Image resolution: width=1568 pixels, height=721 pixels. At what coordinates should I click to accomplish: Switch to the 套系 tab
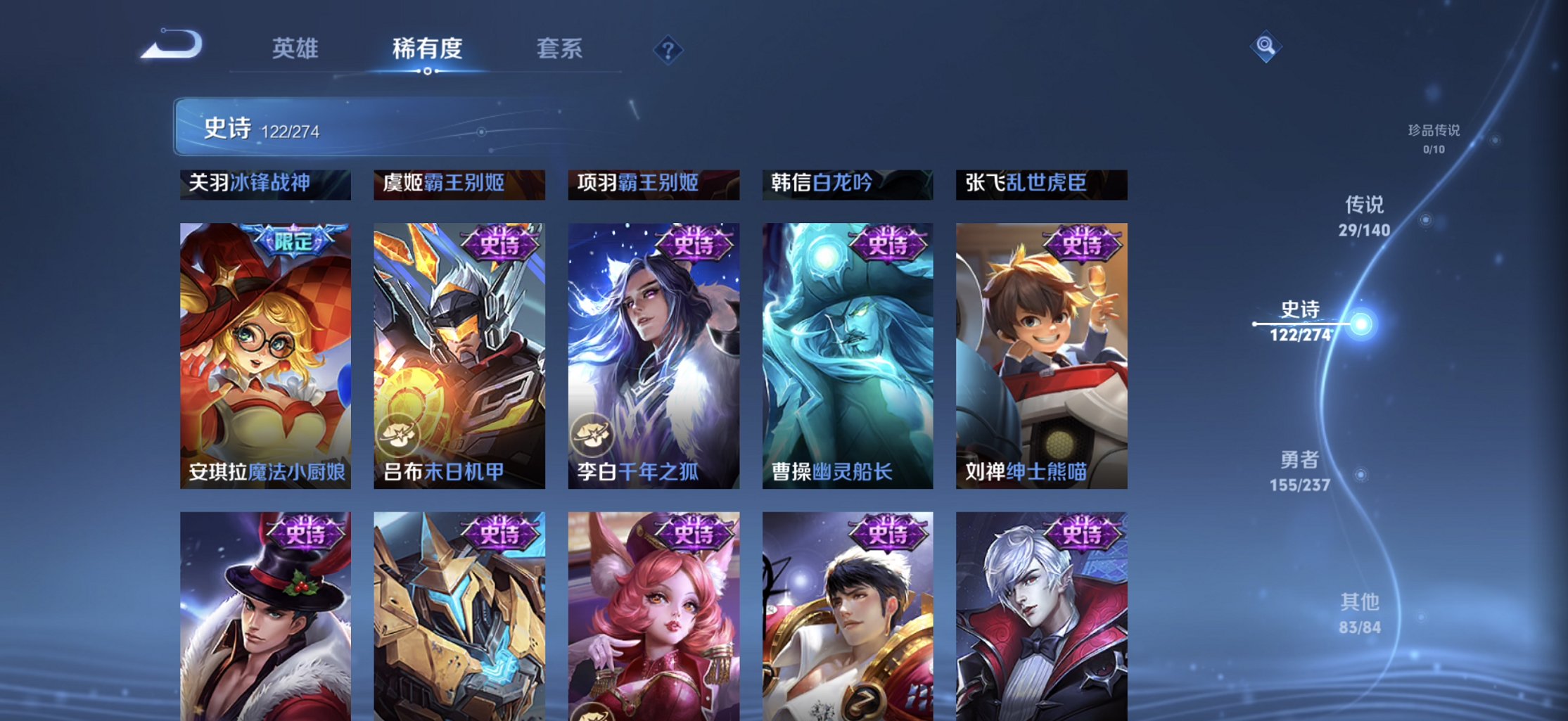559,49
